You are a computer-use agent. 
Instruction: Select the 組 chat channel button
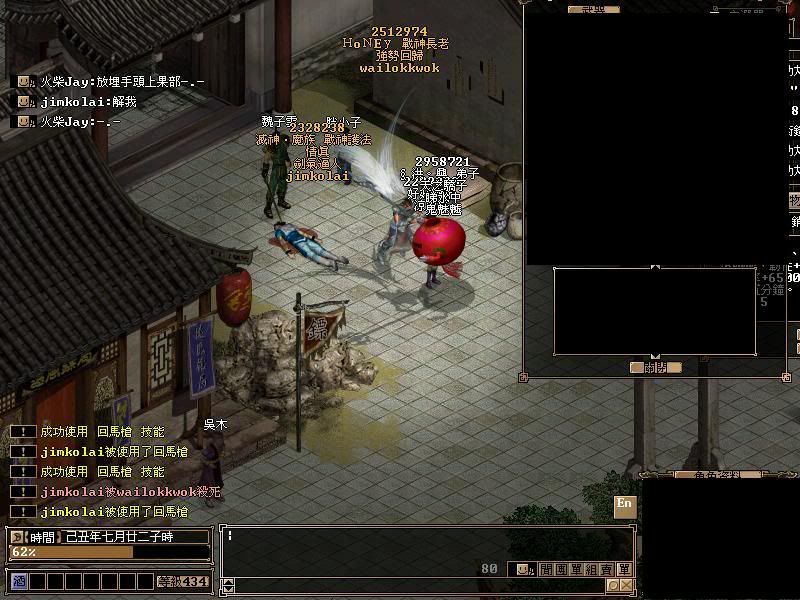pos(591,569)
